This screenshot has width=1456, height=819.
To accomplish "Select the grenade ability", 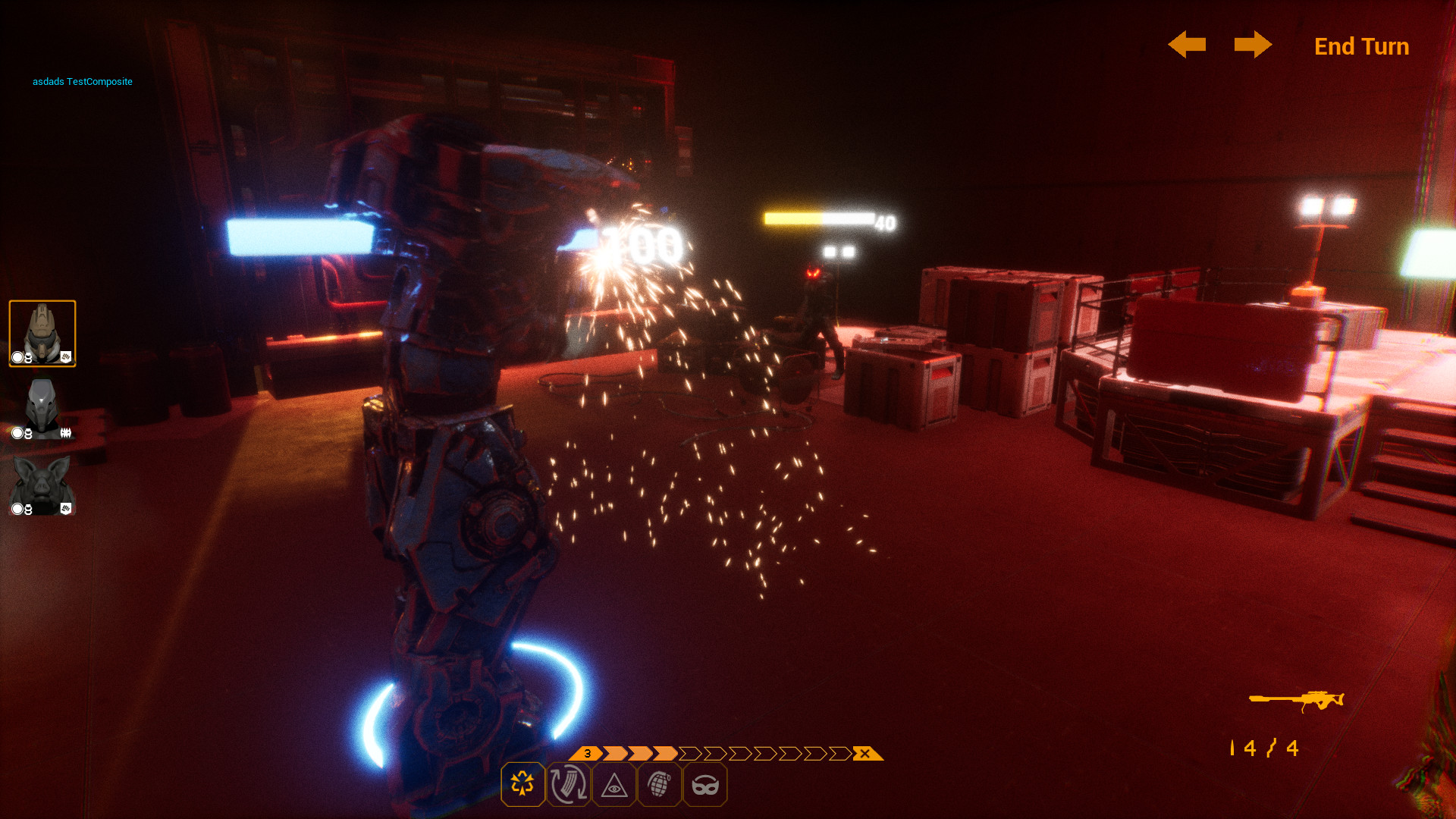I will (x=659, y=784).
